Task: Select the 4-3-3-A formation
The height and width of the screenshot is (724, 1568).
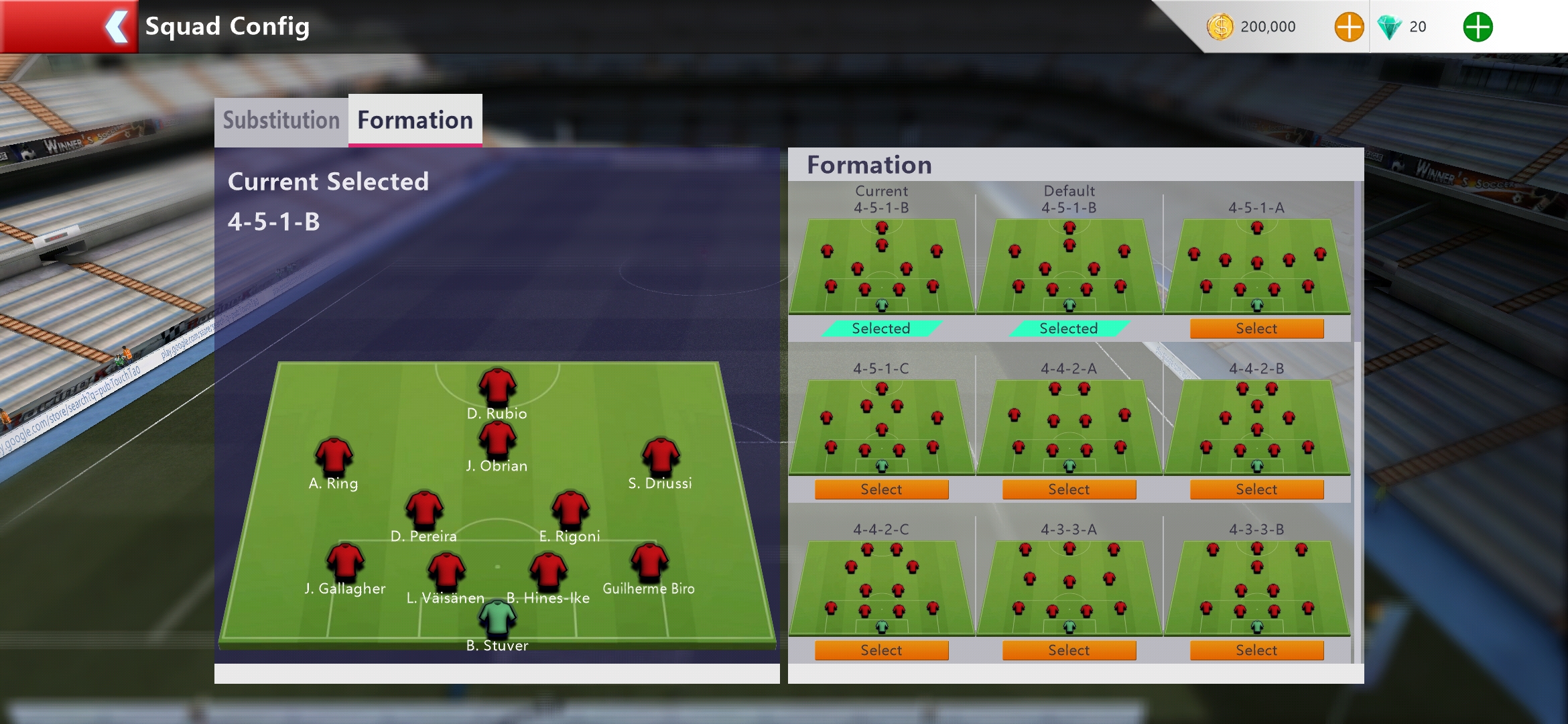Action: (x=1069, y=650)
